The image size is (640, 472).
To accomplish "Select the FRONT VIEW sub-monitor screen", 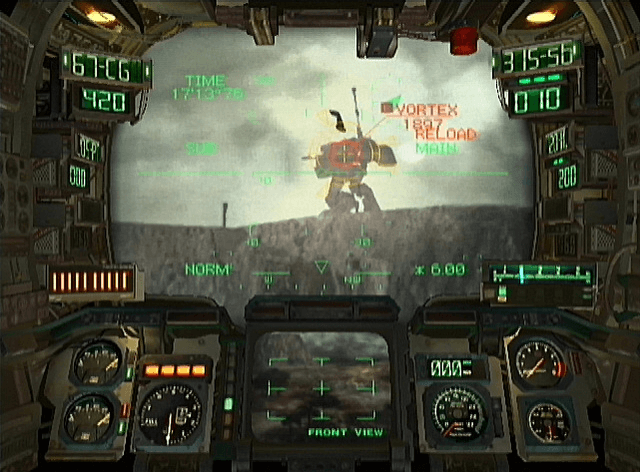I will pos(320,385).
